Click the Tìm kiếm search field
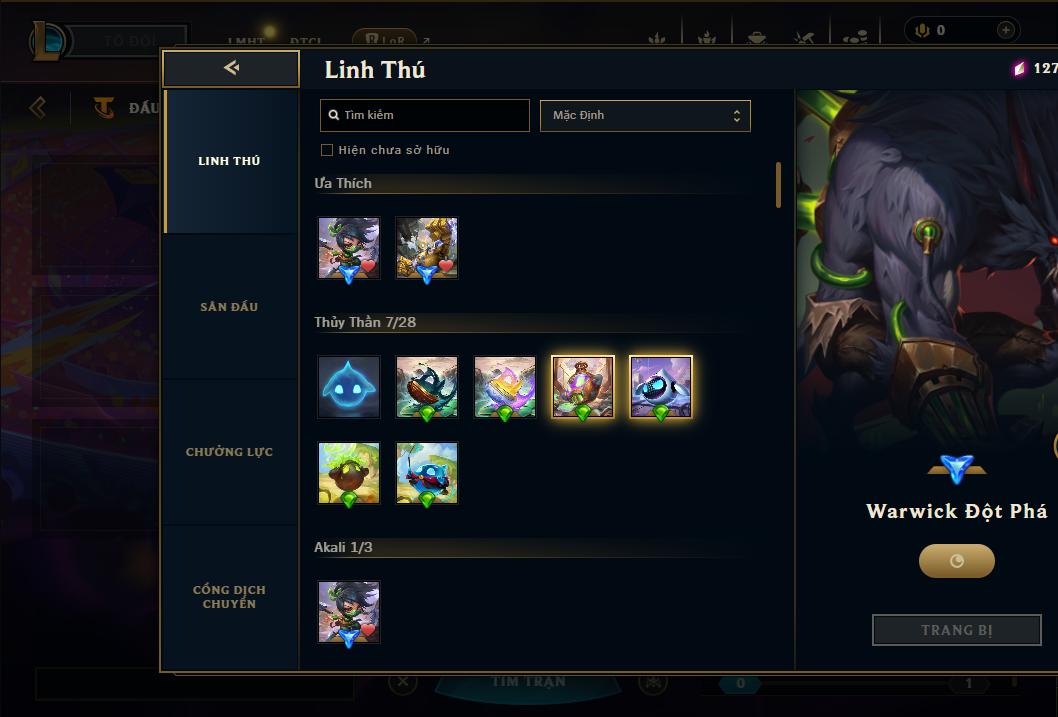 (425, 115)
